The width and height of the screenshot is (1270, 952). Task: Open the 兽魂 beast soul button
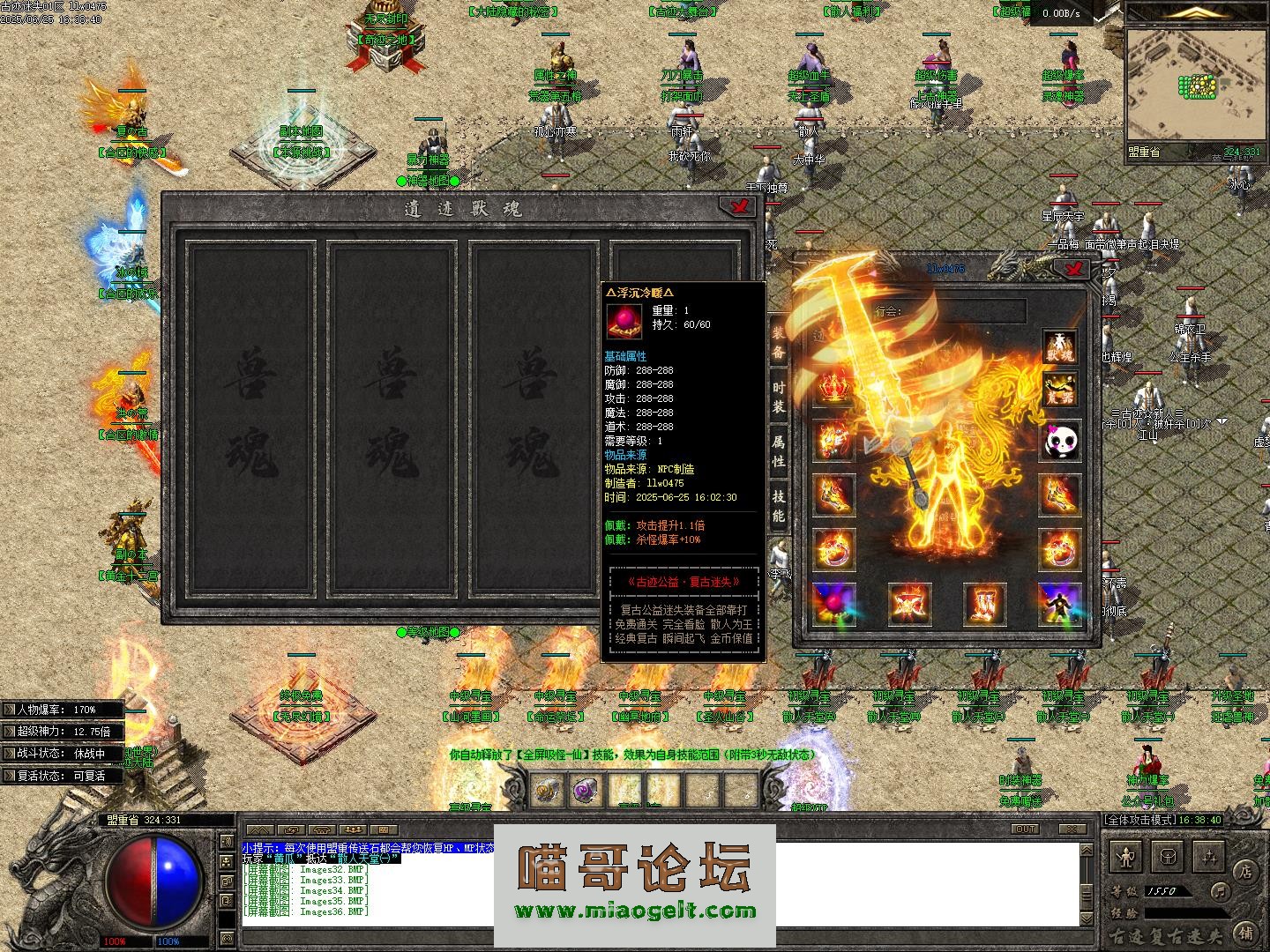click(x=1059, y=346)
